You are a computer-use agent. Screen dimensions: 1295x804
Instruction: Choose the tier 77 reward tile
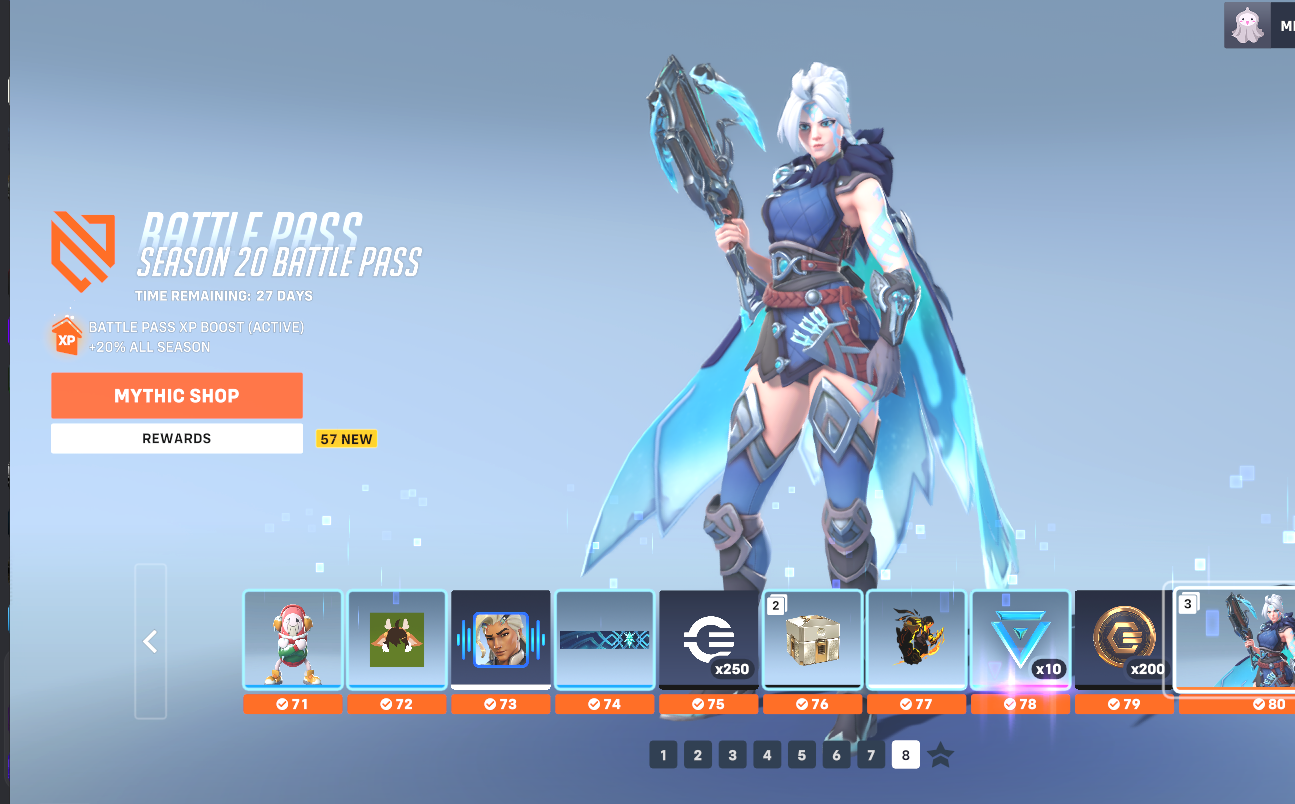pyautogui.click(x=917, y=640)
